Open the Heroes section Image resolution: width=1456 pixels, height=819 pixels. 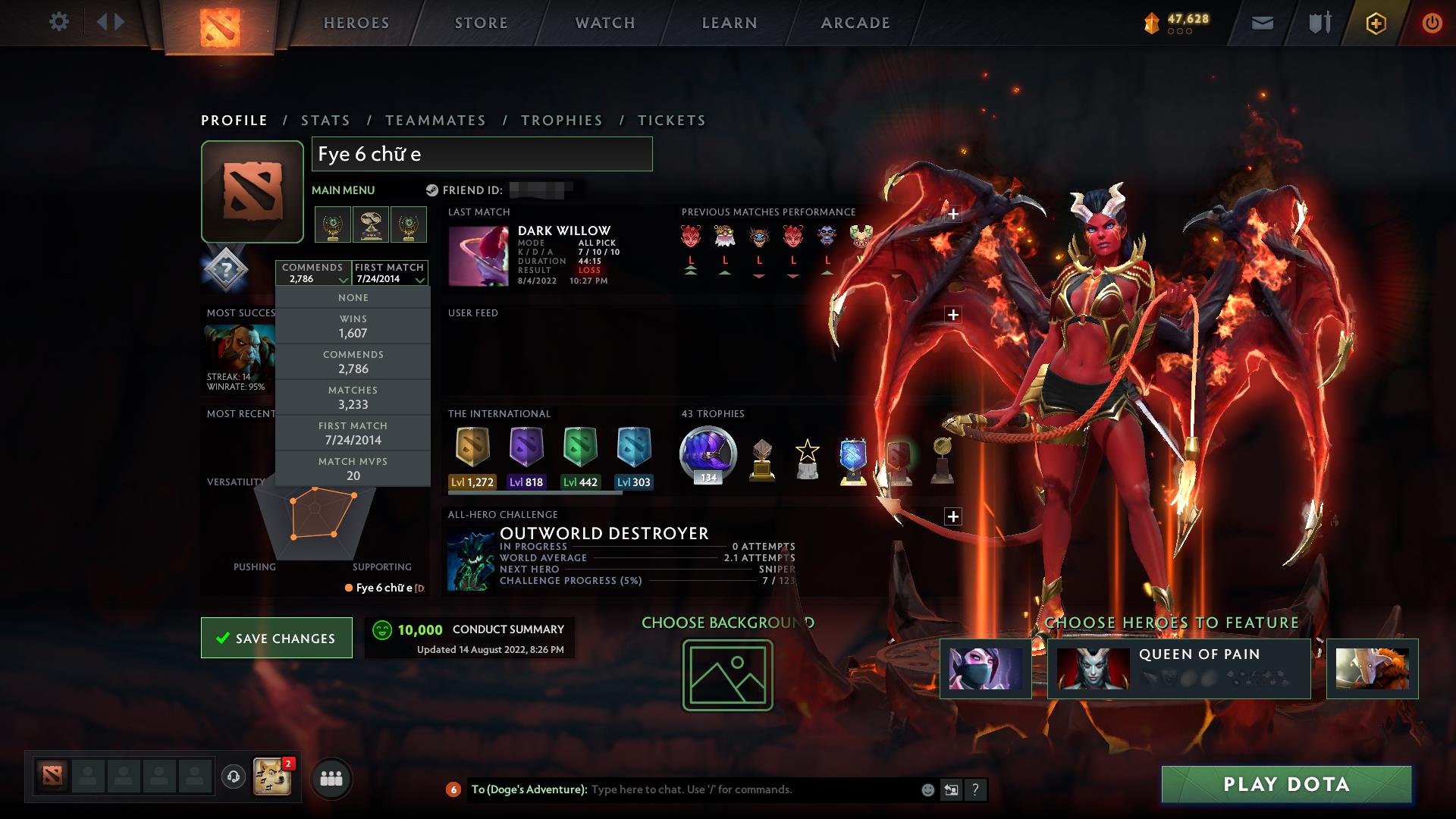356,23
